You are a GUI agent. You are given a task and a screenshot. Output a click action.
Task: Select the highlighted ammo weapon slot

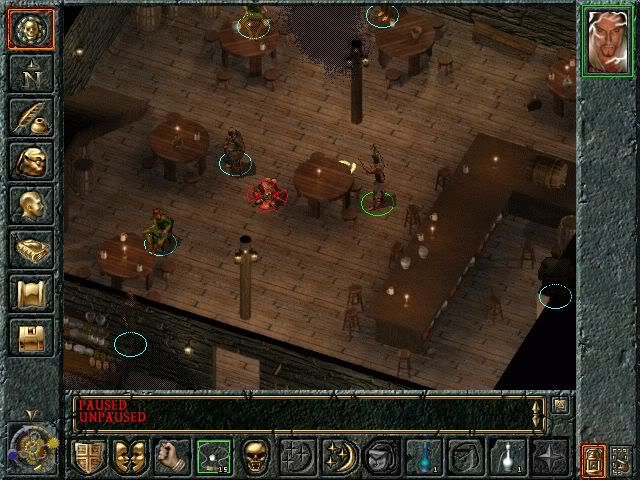point(213,456)
